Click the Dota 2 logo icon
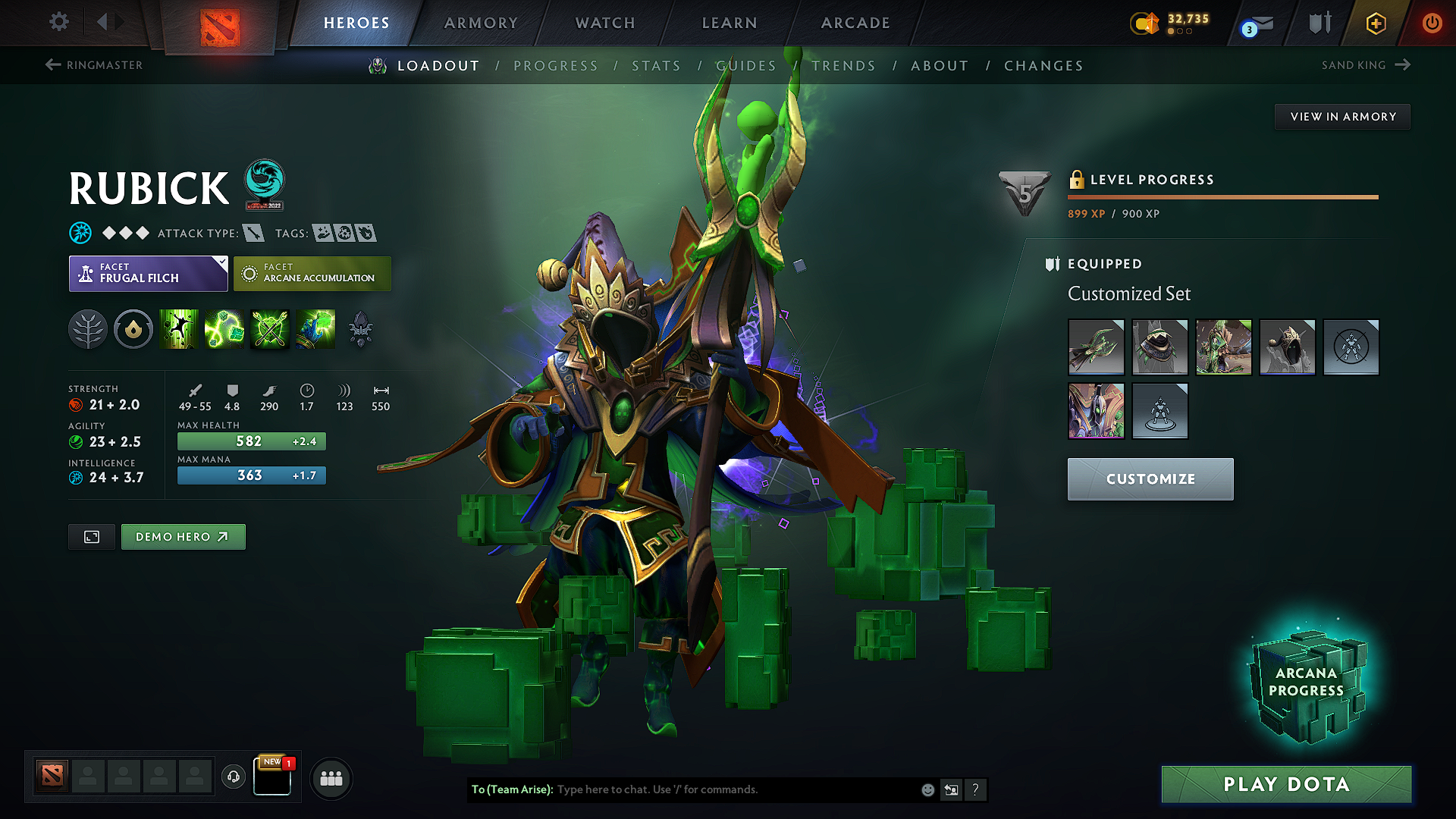The image size is (1456, 819). pos(219,23)
